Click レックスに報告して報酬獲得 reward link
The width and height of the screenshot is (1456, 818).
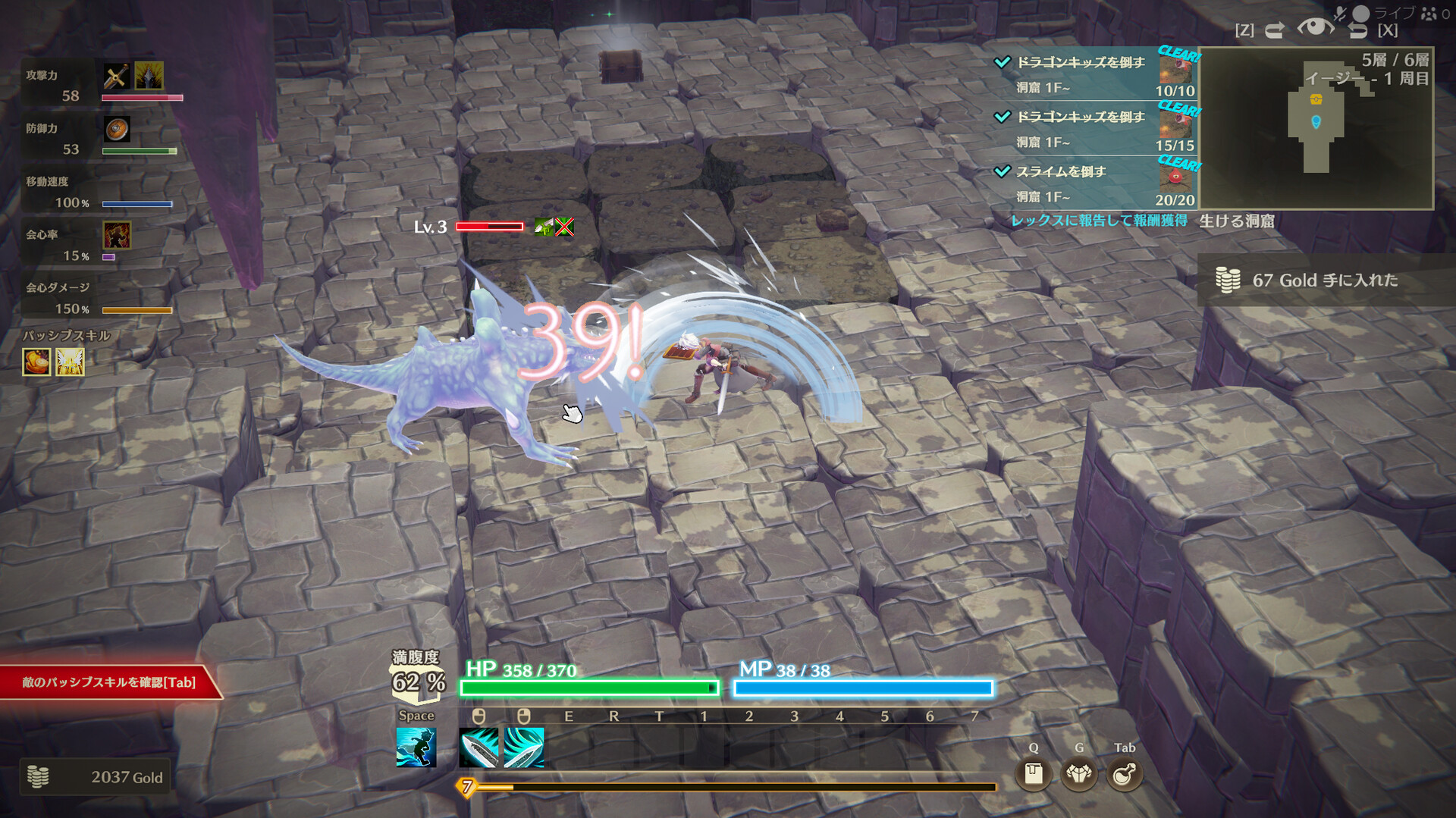pyautogui.click(x=1100, y=221)
